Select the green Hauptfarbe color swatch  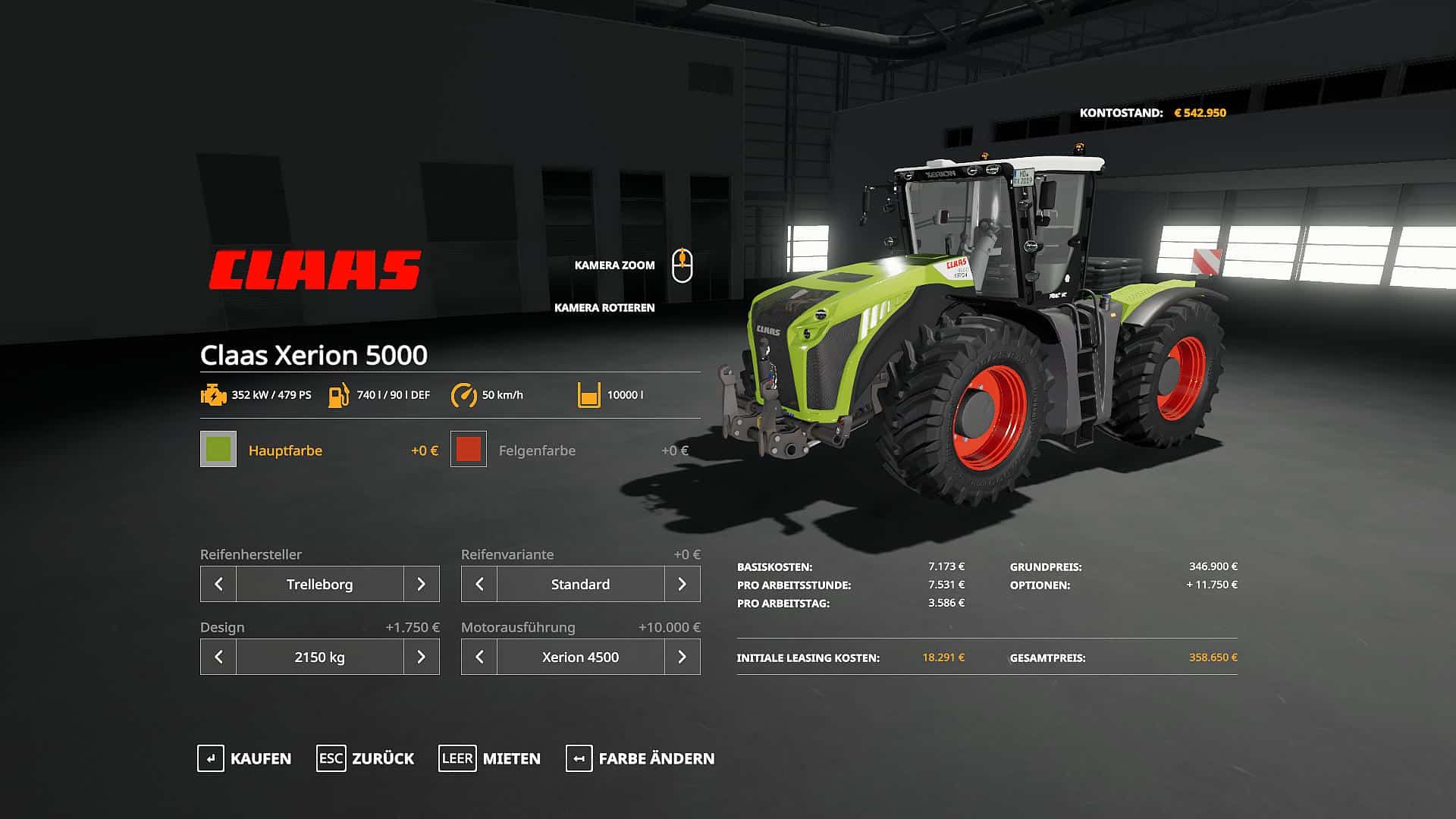click(218, 449)
